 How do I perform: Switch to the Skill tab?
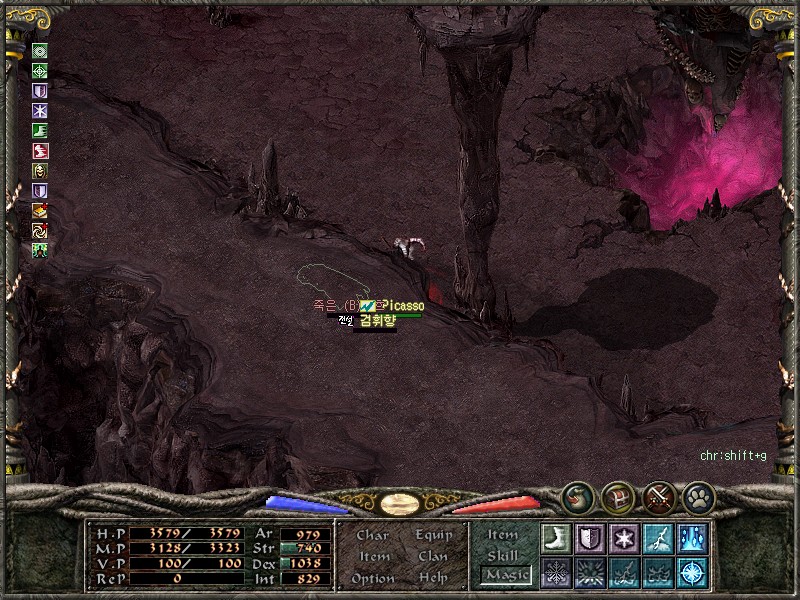tap(504, 555)
